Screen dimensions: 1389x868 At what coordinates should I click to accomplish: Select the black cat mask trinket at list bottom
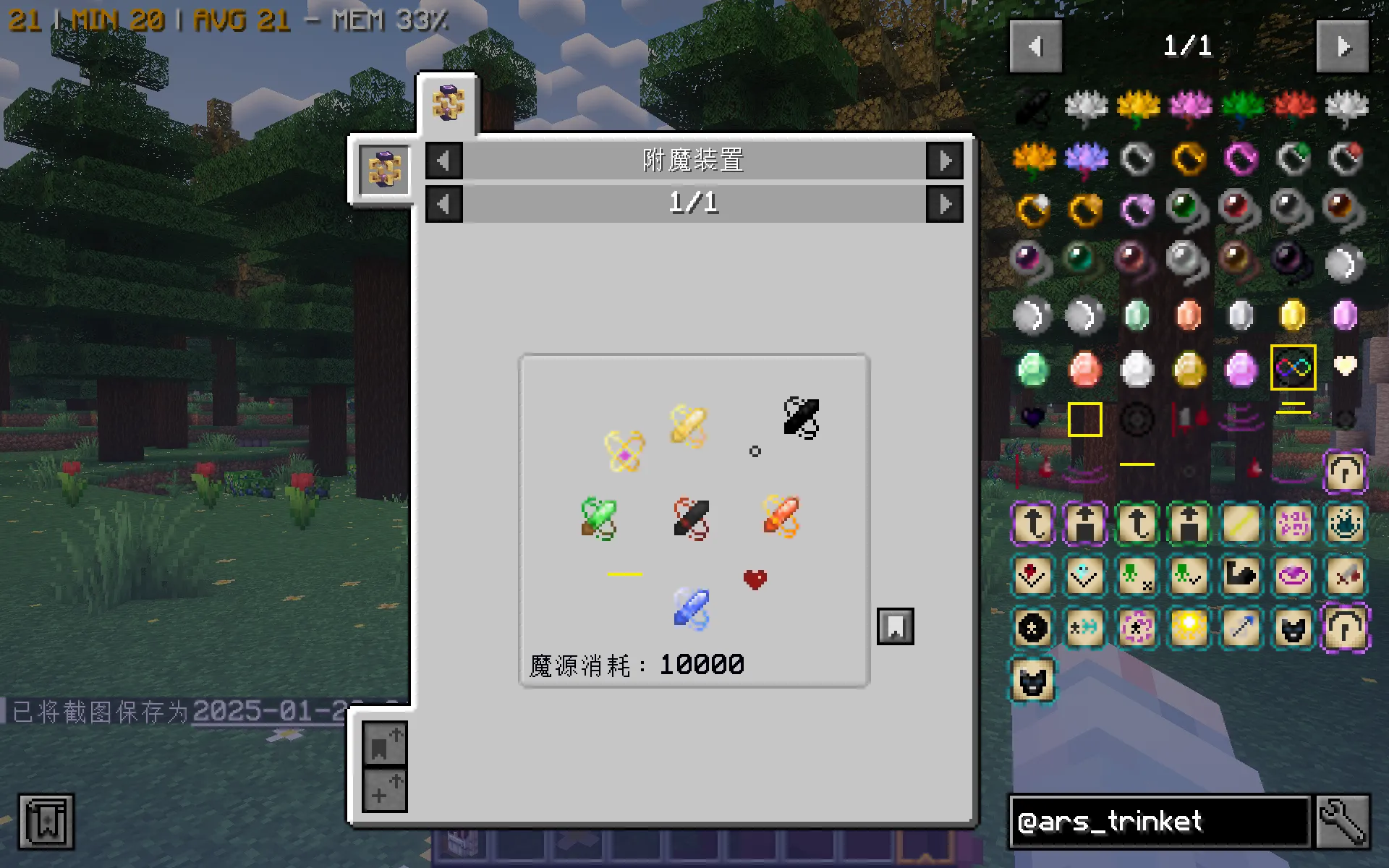click(1032, 681)
